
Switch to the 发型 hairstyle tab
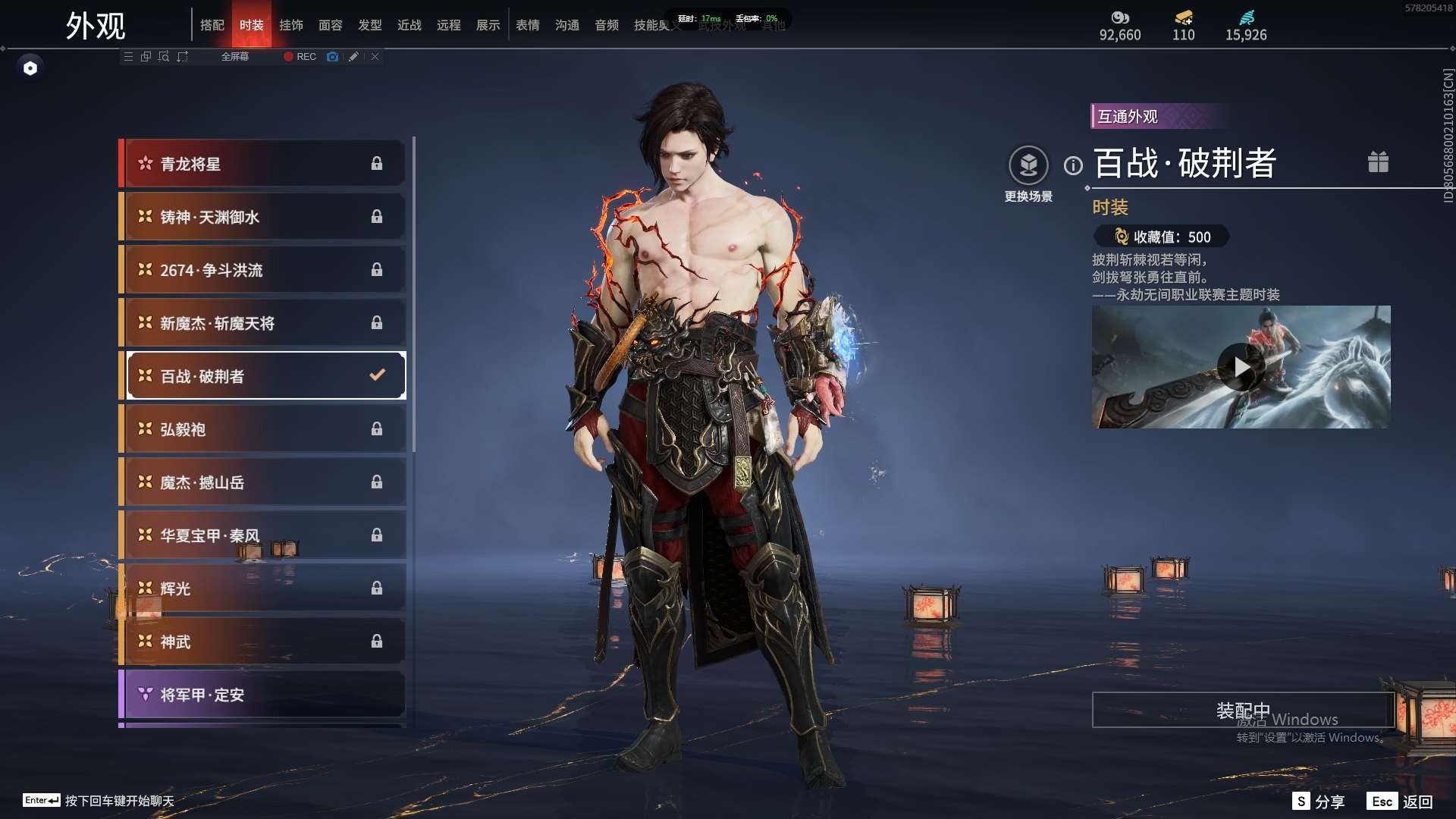pyautogui.click(x=369, y=25)
